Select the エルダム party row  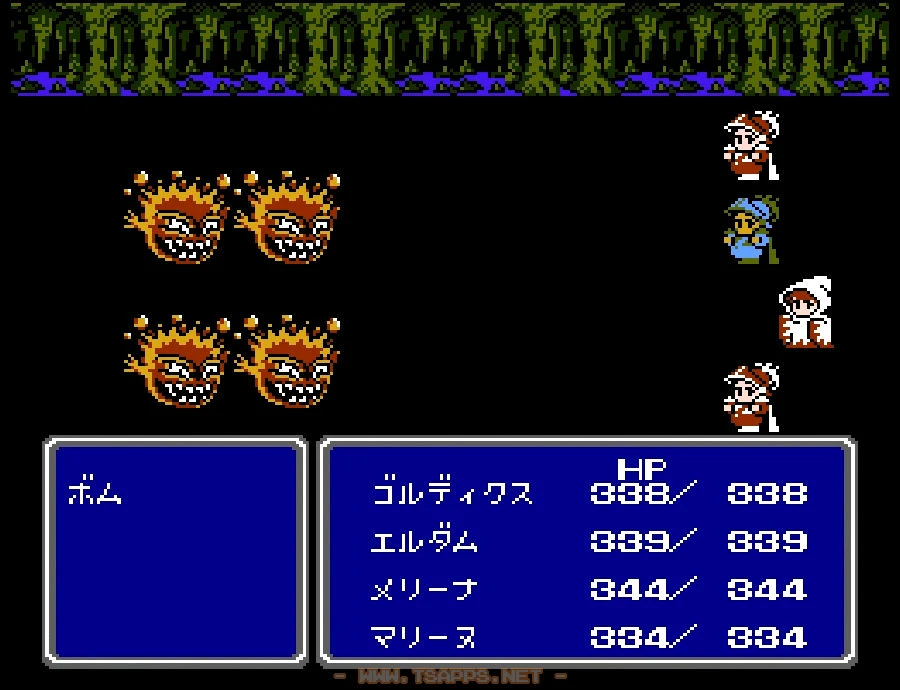tap(424, 541)
